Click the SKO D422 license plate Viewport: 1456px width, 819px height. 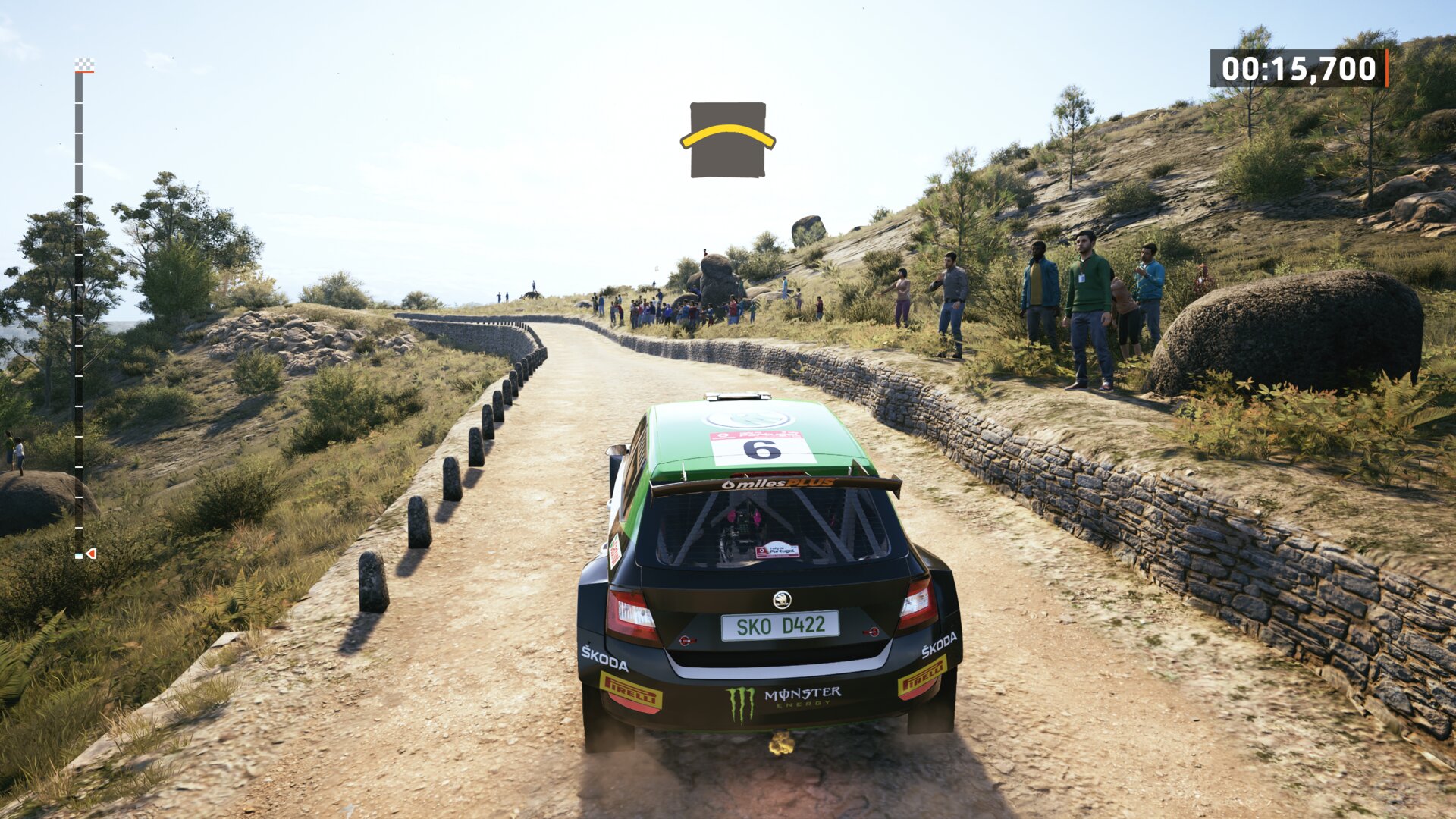click(x=779, y=625)
